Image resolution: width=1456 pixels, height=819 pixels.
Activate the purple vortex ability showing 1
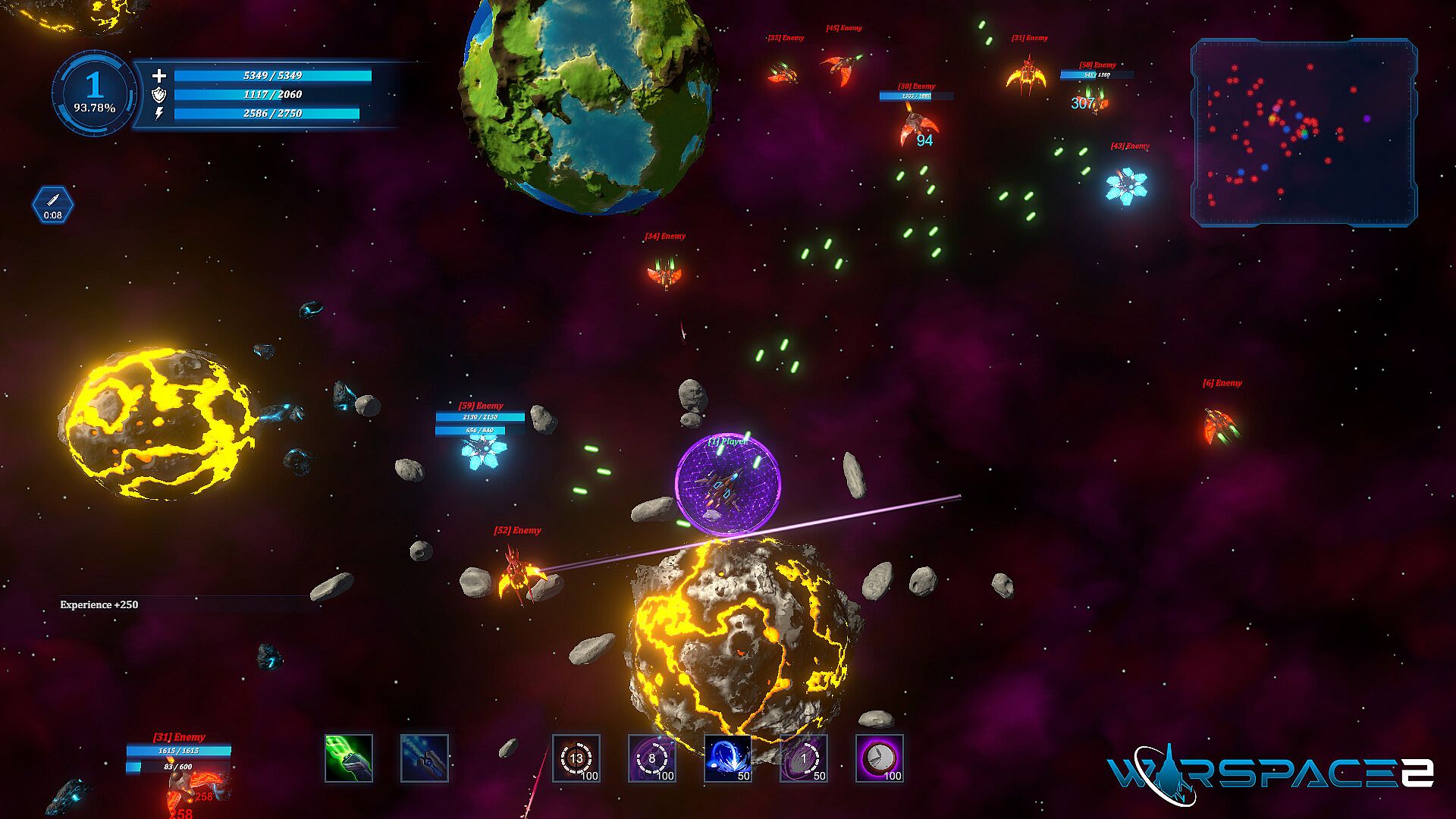click(804, 758)
